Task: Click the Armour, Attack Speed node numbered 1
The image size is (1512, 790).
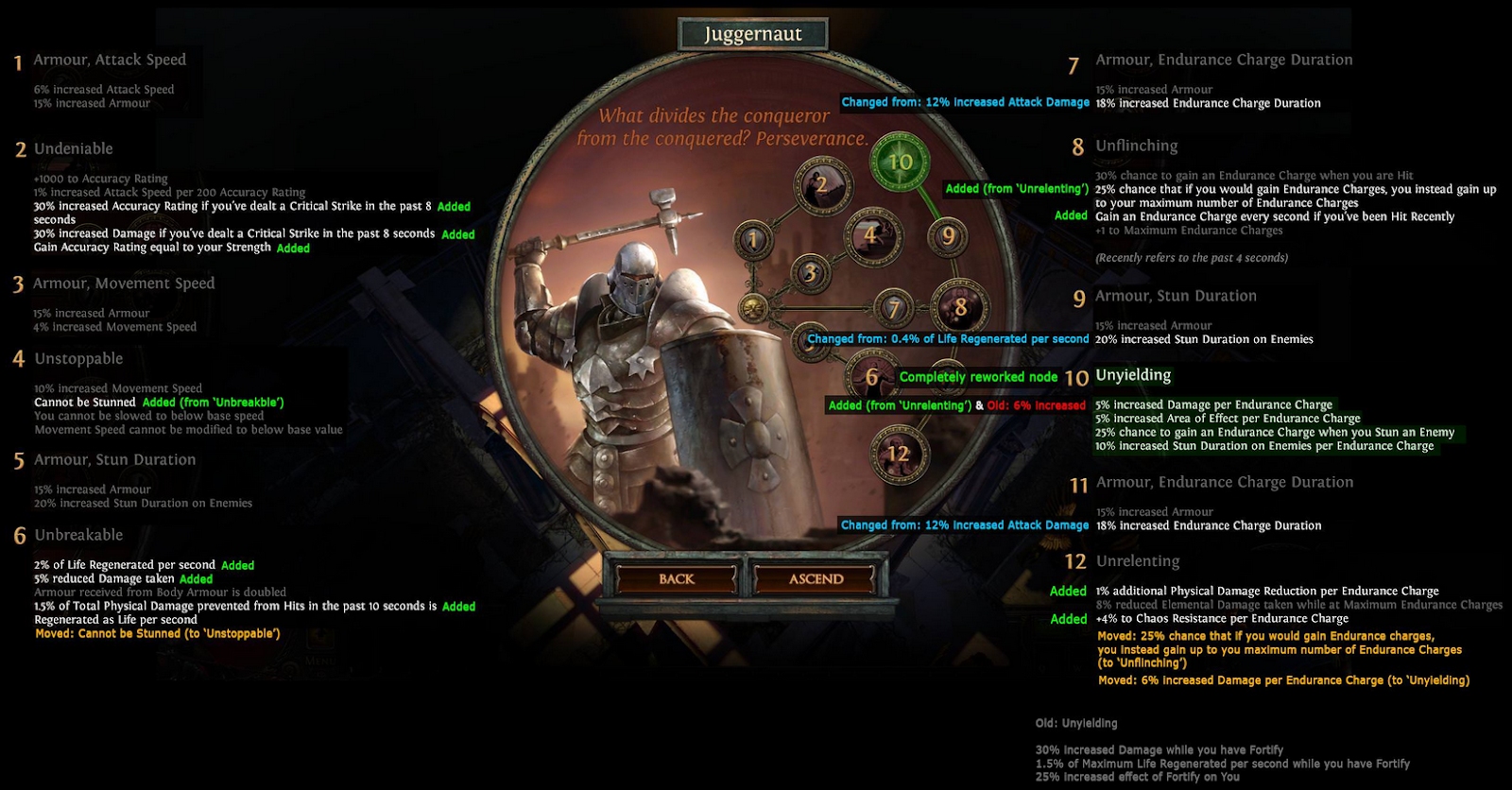Action: pyautogui.click(x=753, y=238)
